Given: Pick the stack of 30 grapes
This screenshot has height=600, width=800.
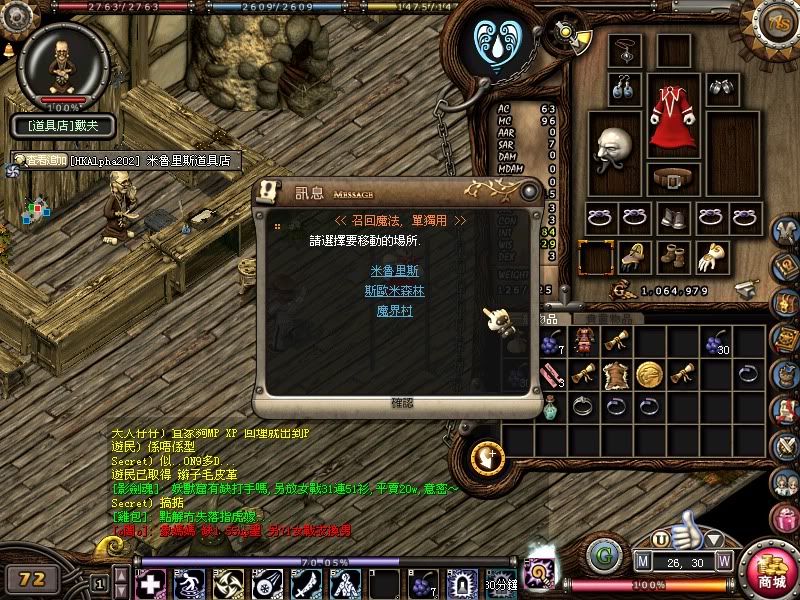Looking at the screenshot, I should (x=716, y=343).
